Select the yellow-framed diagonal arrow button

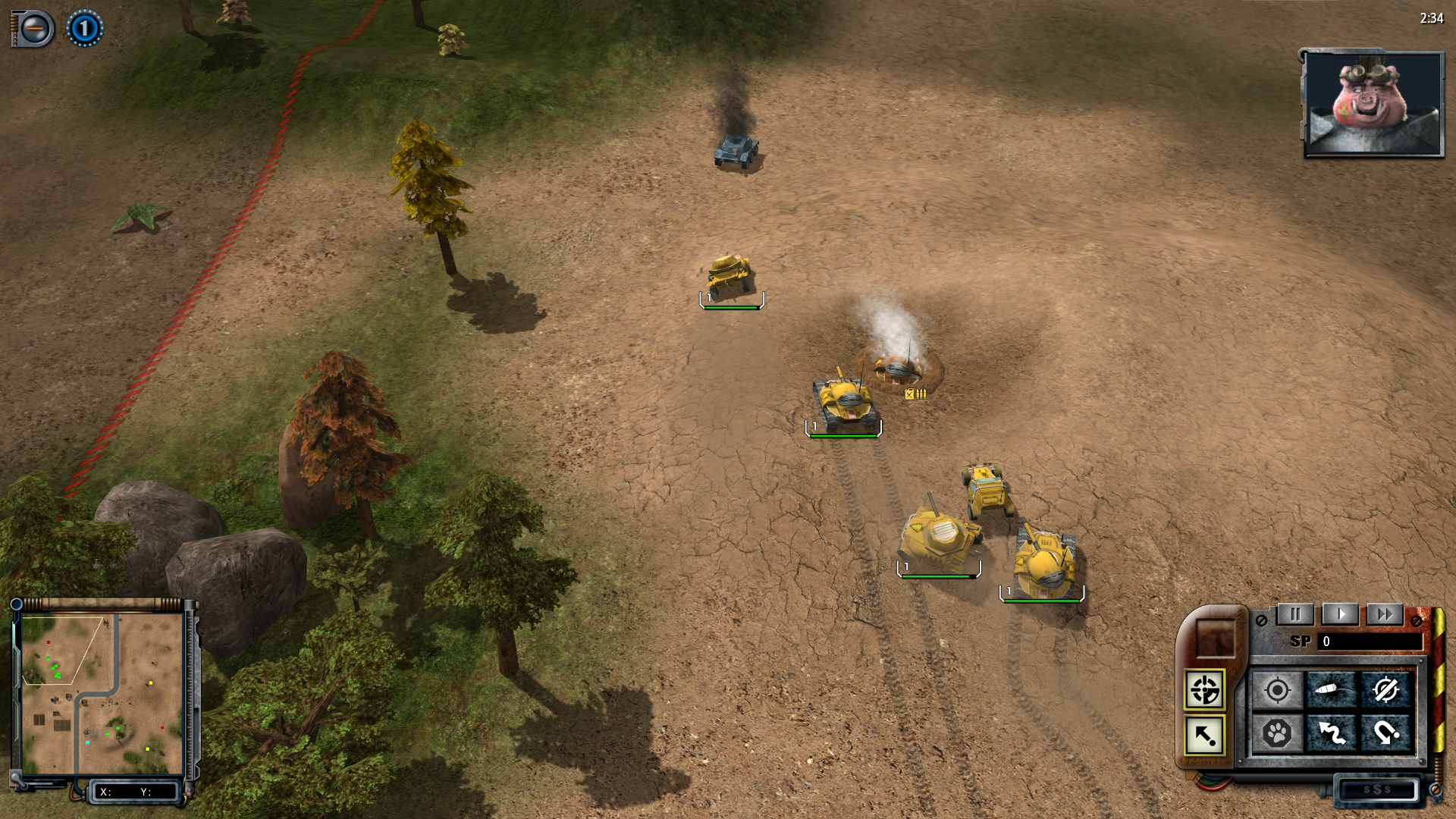point(1204,735)
